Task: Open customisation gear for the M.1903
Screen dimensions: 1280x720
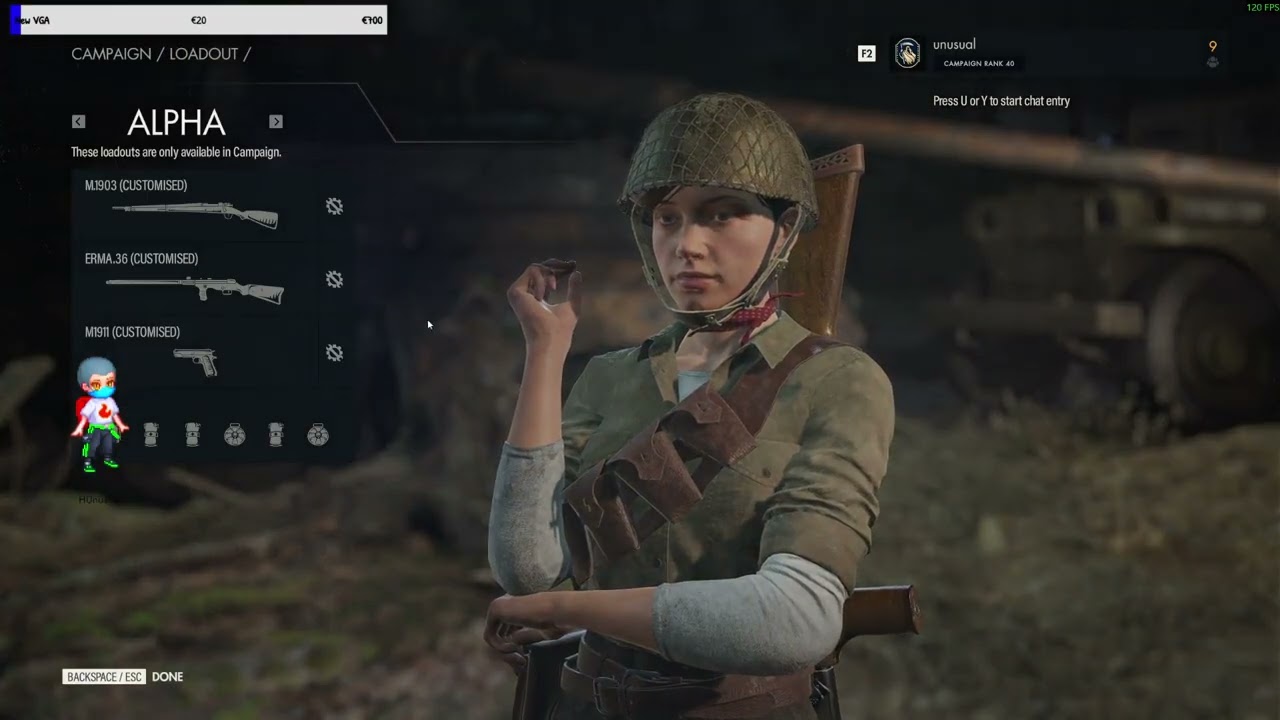Action: pyautogui.click(x=334, y=206)
